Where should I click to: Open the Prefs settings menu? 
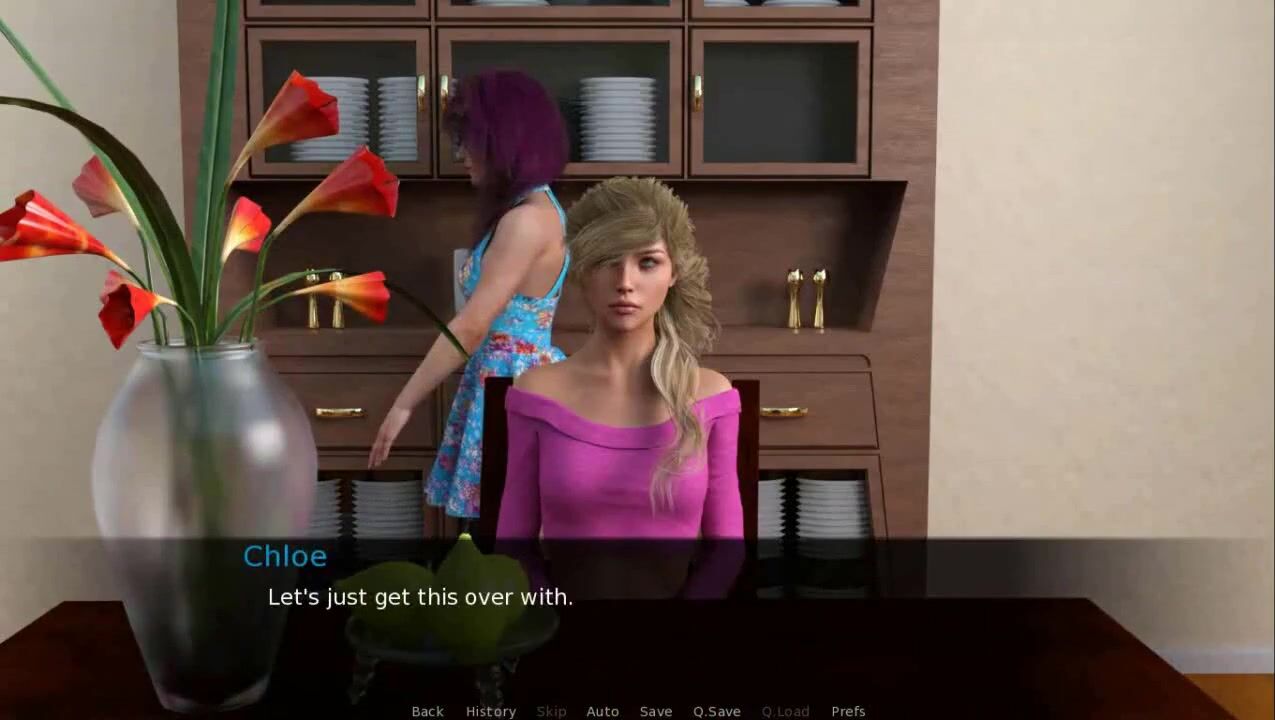[x=848, y=711]
